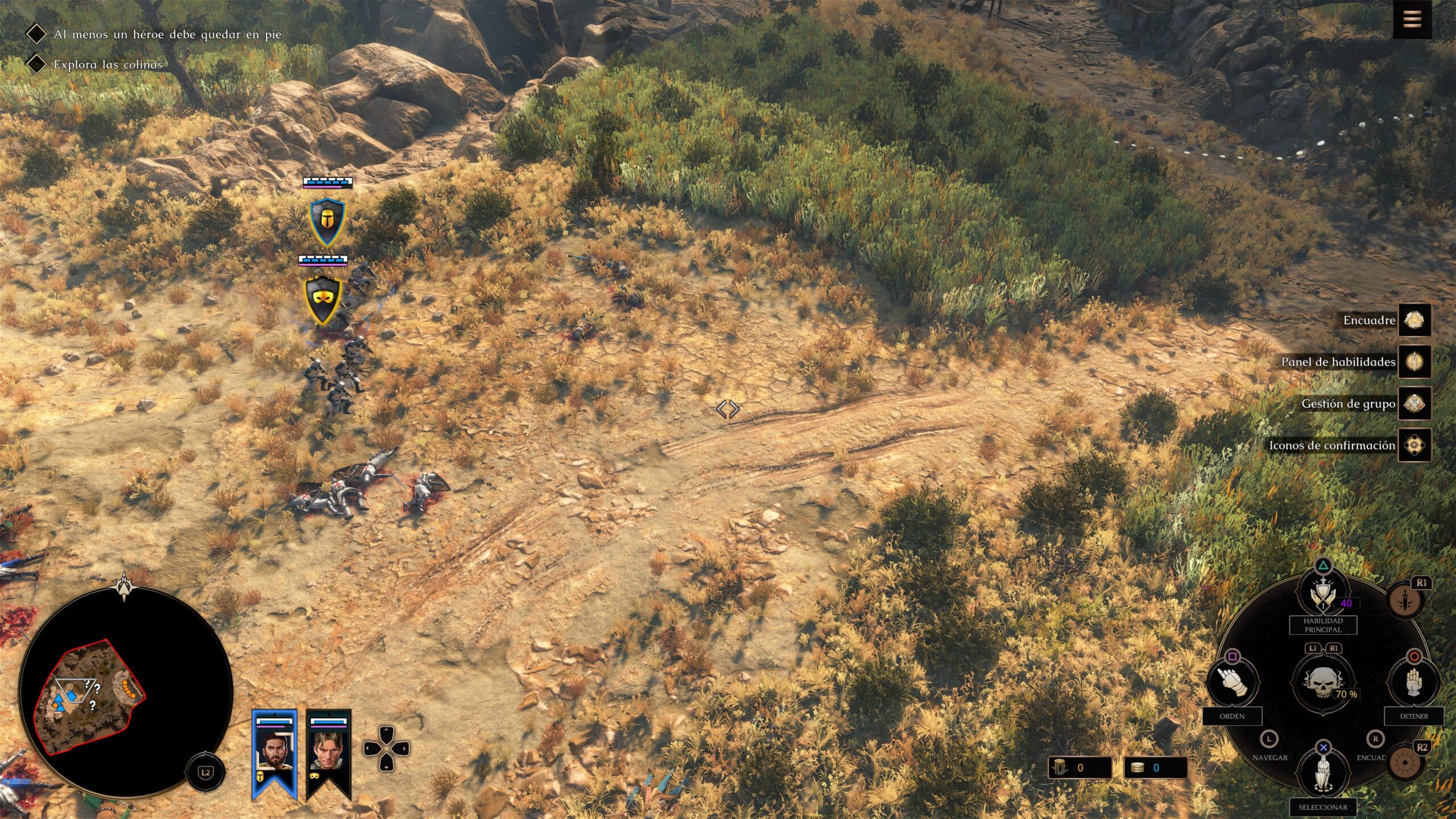Choose the Orden pointing gauntlet command
This screenshot has width=1456, height=819.
1232,681
